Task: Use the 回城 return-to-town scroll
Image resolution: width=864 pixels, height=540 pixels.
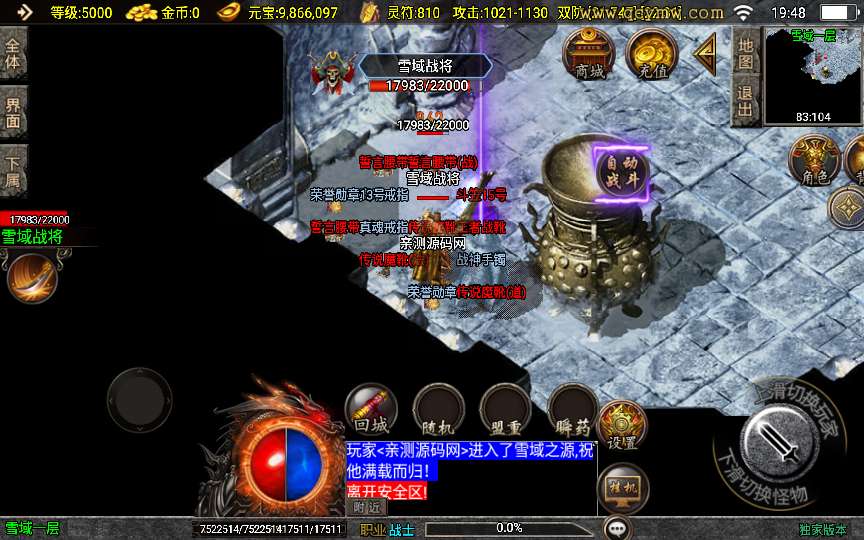Action: click(371, 411)
